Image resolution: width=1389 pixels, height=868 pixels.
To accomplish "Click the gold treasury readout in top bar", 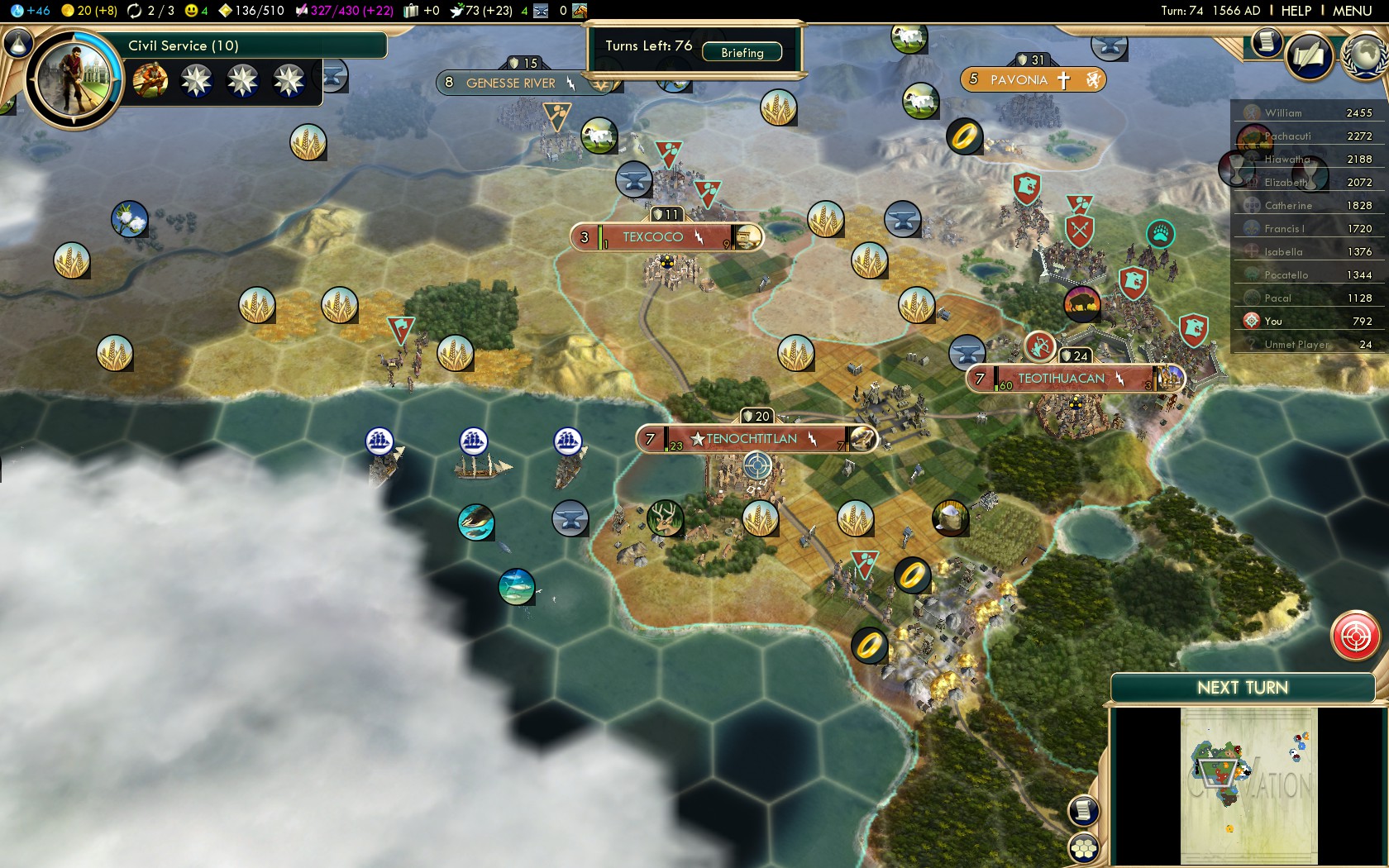I will pos(89,11).
